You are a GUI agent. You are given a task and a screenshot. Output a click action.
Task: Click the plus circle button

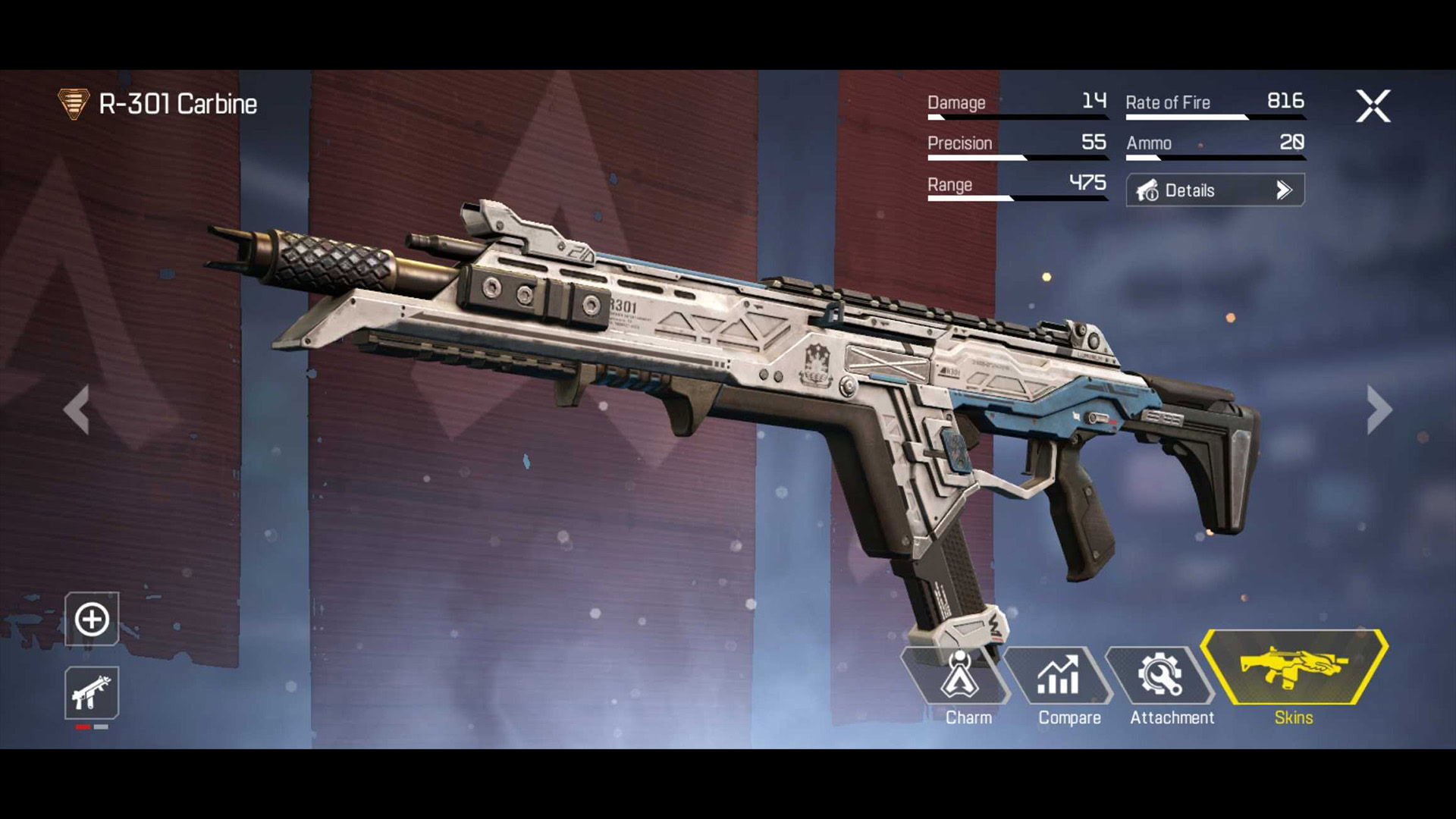[x=92, y=619]
